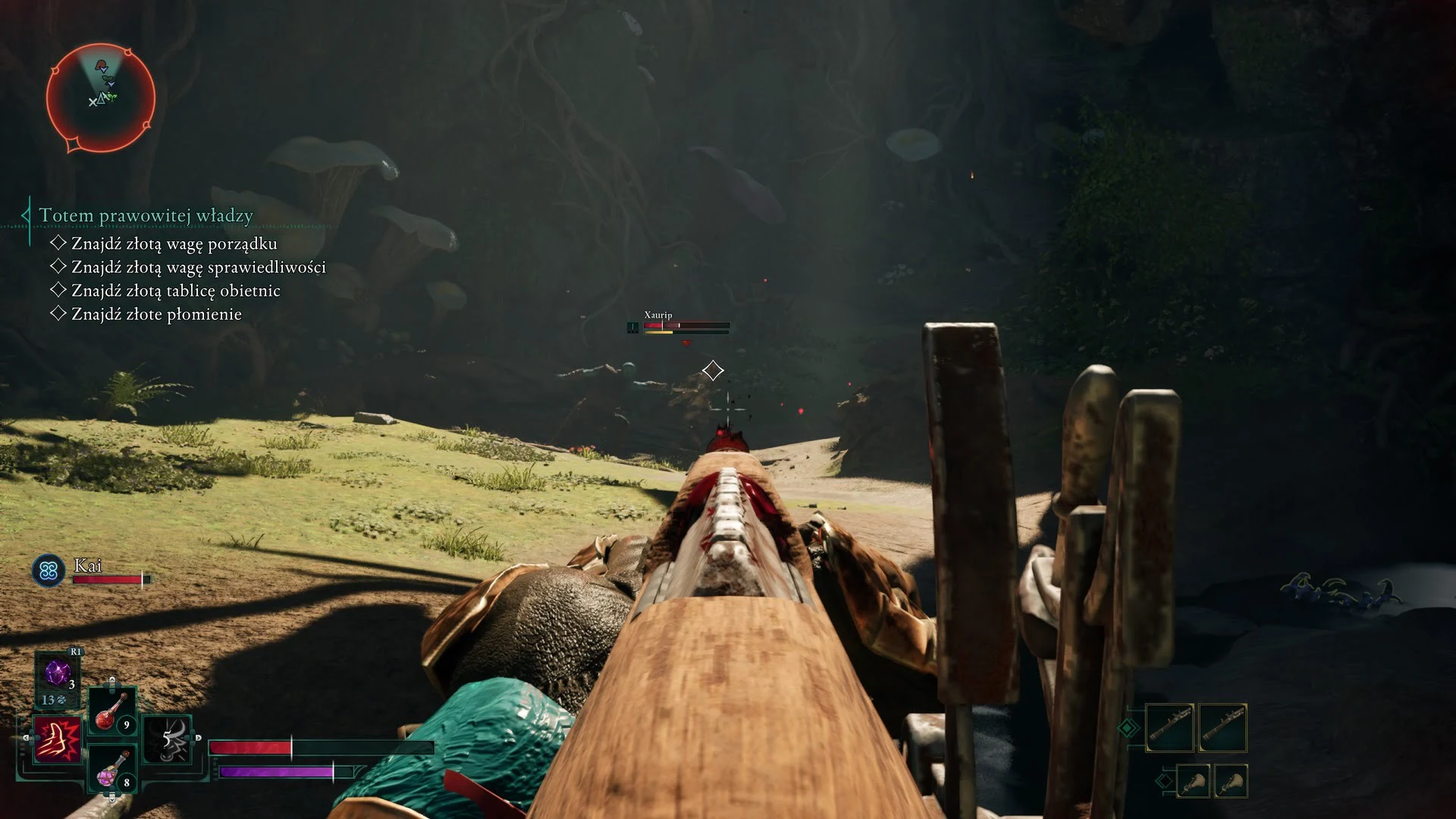
Task: Select the purple crystal throwable slot
Action: point(58,673)
